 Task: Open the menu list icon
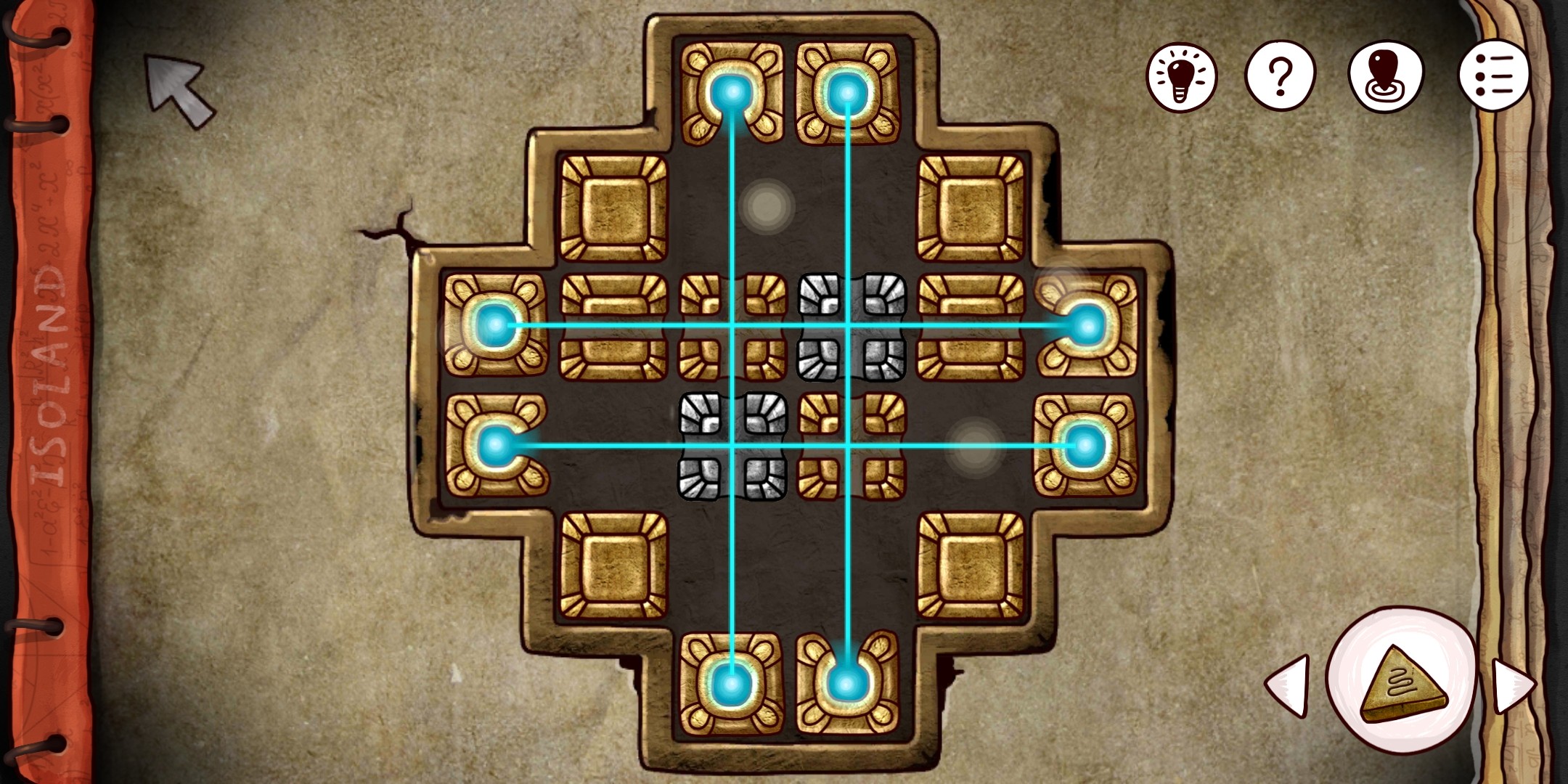[1495, 75]
